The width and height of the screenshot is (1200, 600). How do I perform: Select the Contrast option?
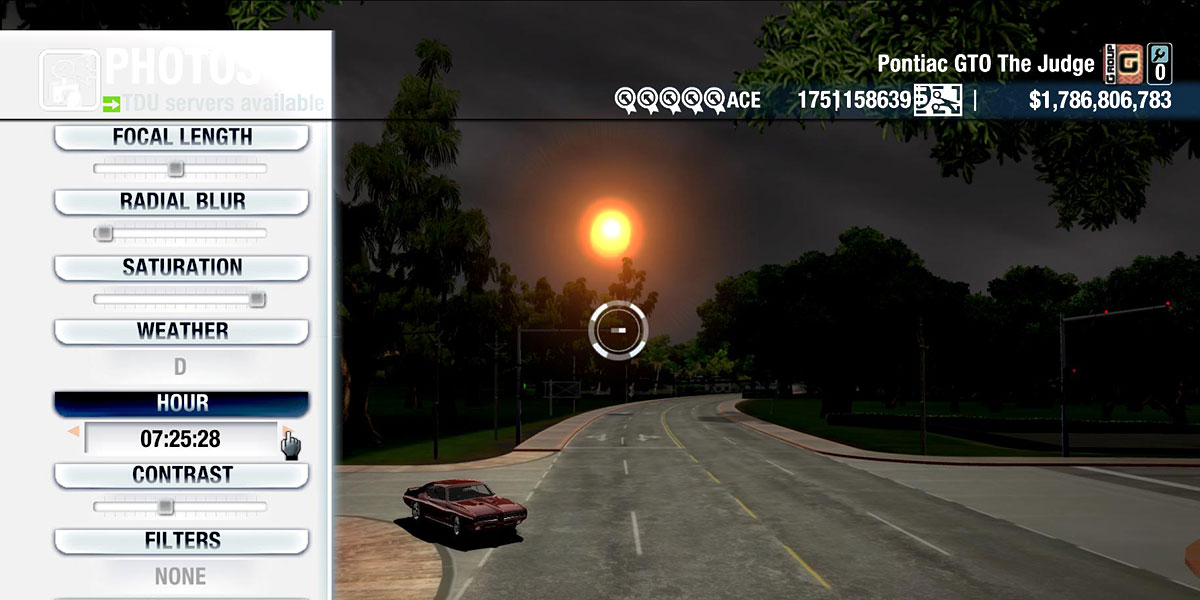click(181, 475)
